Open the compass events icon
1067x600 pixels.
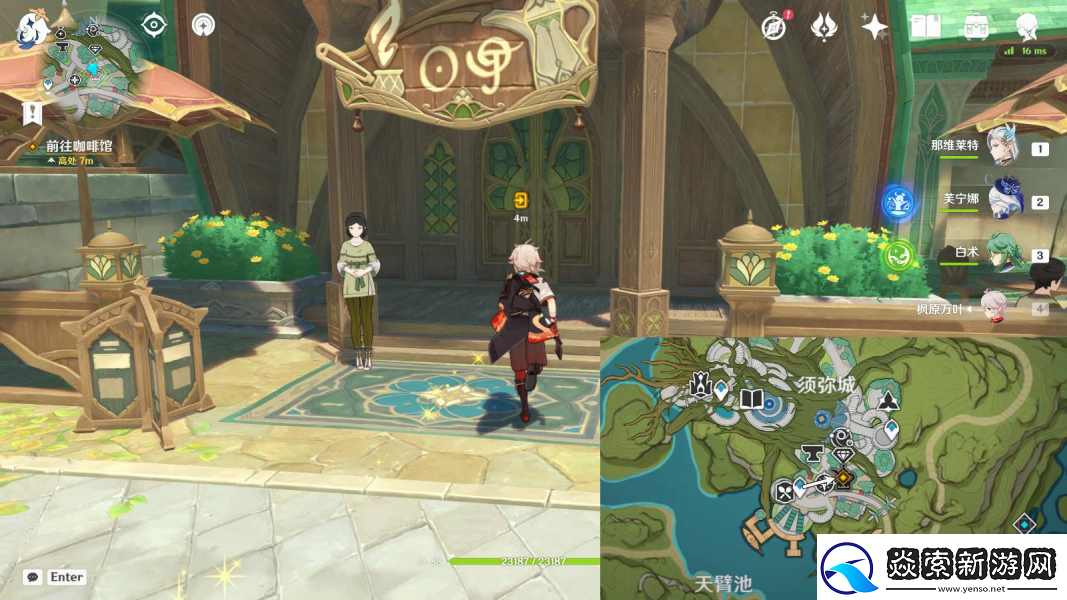[x=773, y=27]
